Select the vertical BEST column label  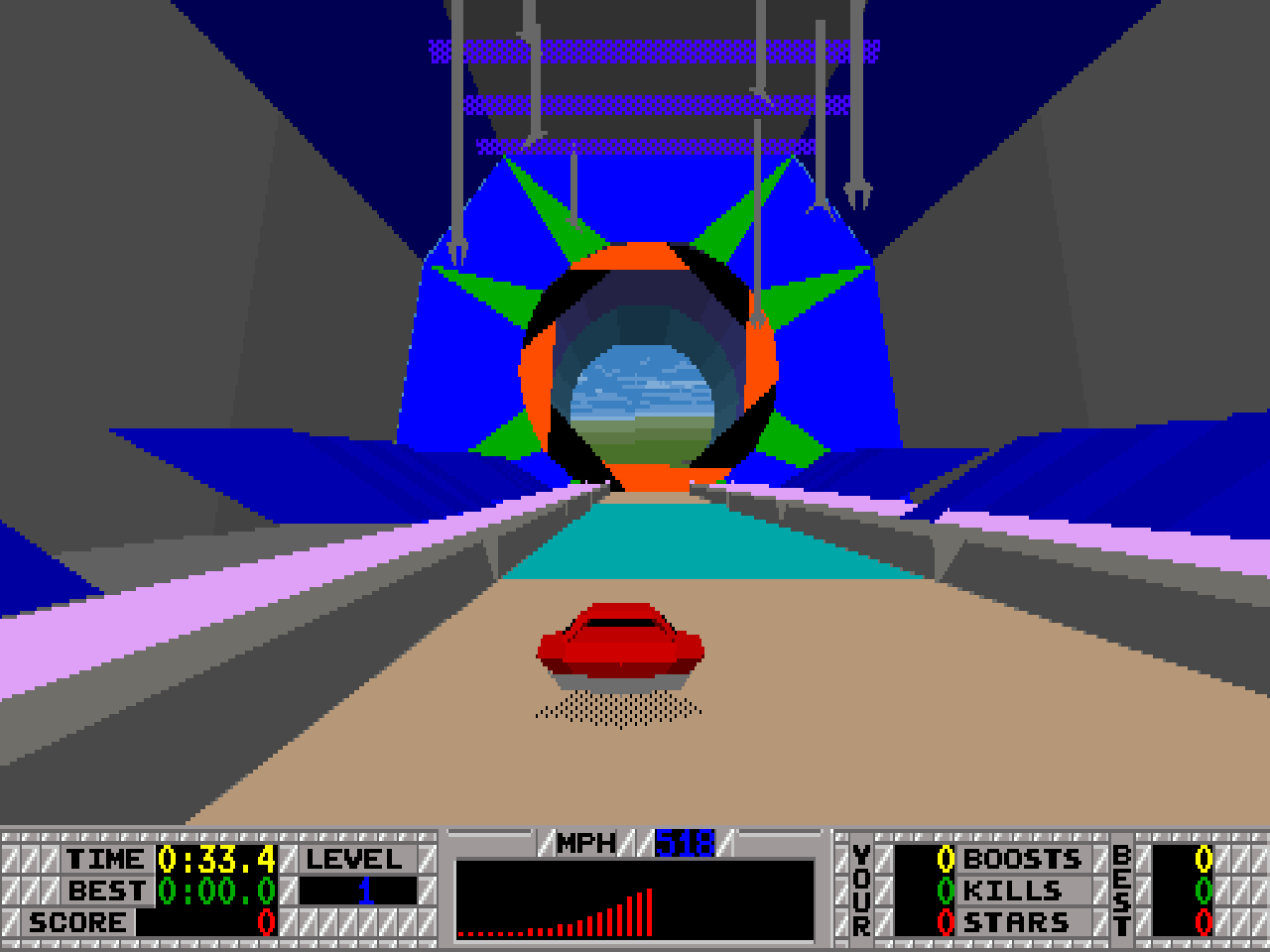point(1122,891)
